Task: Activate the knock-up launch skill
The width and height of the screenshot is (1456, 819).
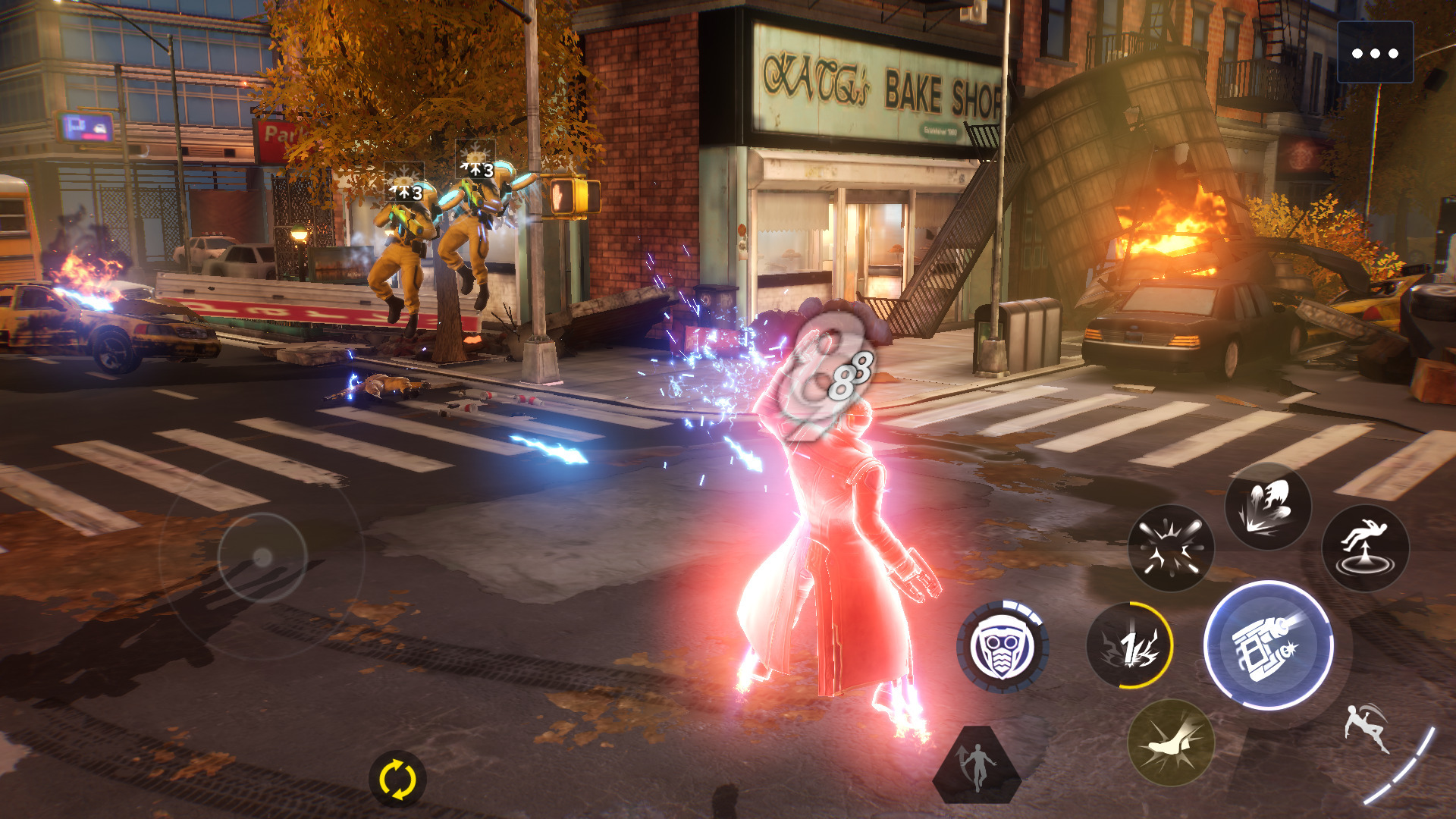Action: (x=1365, y=548)
